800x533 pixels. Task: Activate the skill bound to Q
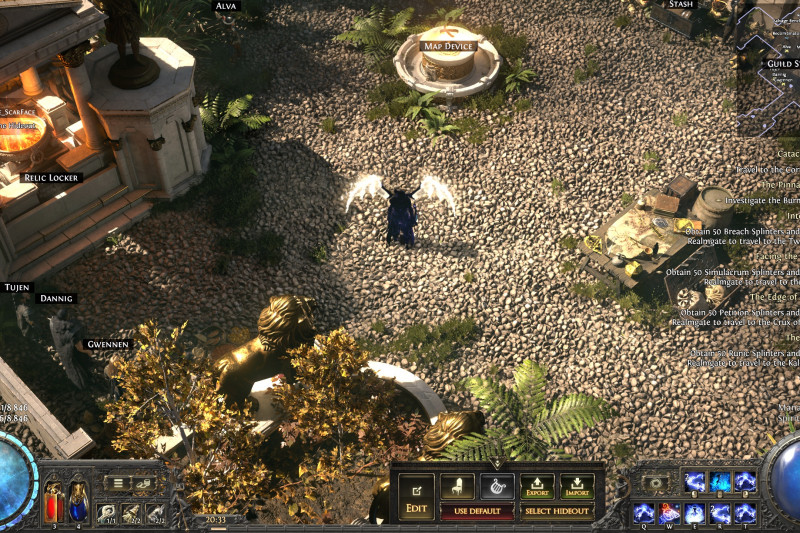pos(645,513)
